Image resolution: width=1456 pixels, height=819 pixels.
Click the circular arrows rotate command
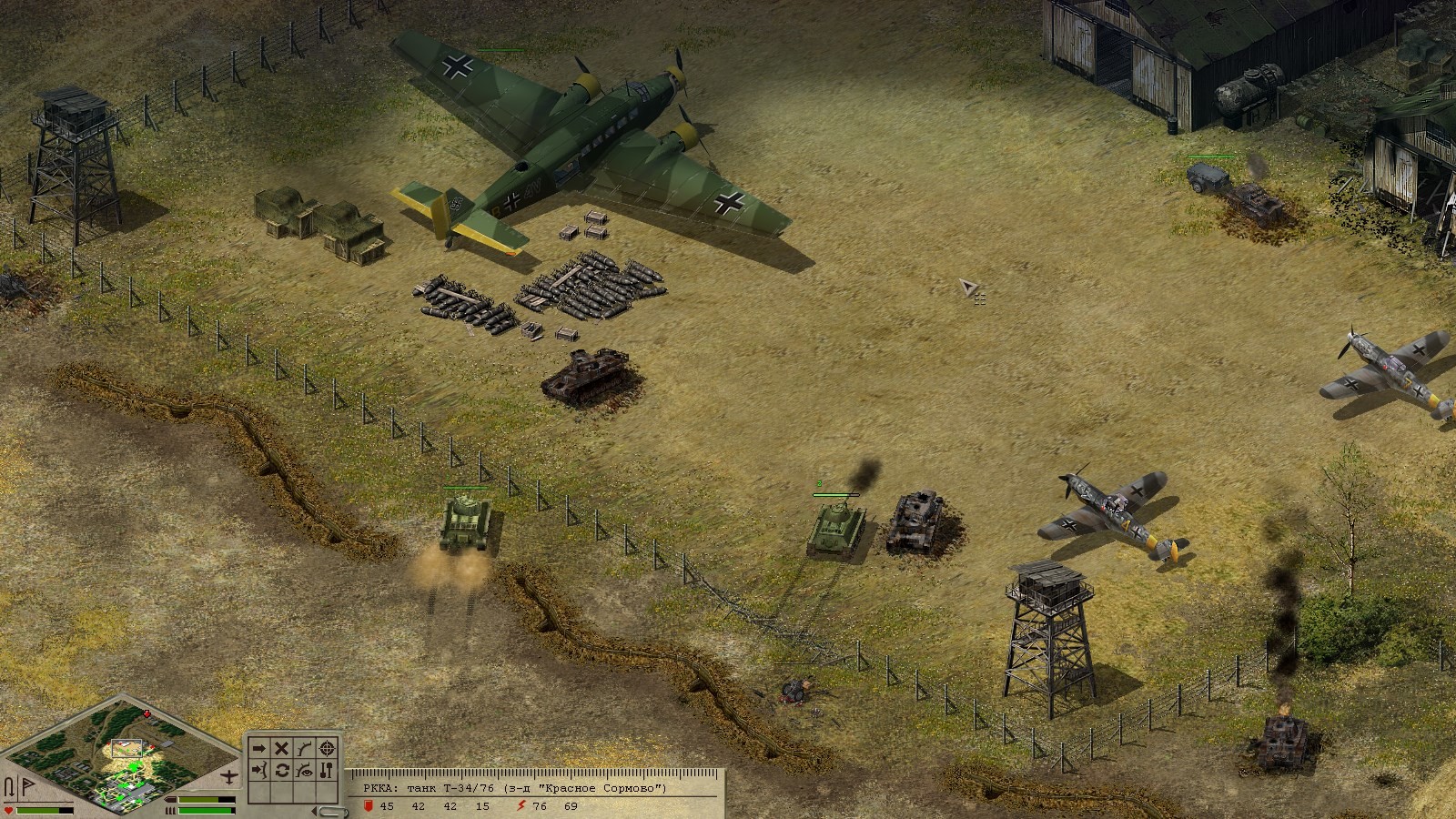282,771
